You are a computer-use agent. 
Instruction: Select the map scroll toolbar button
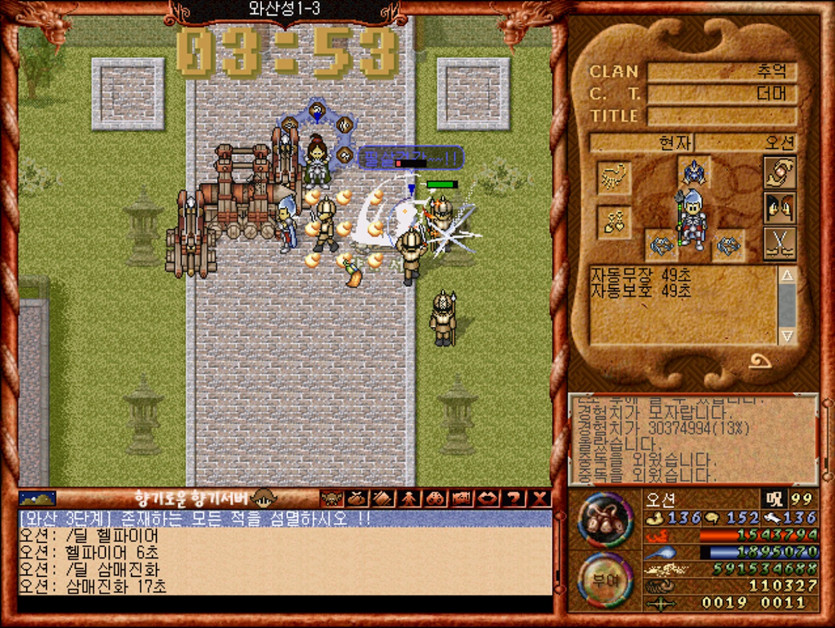[x=462, y=498]
